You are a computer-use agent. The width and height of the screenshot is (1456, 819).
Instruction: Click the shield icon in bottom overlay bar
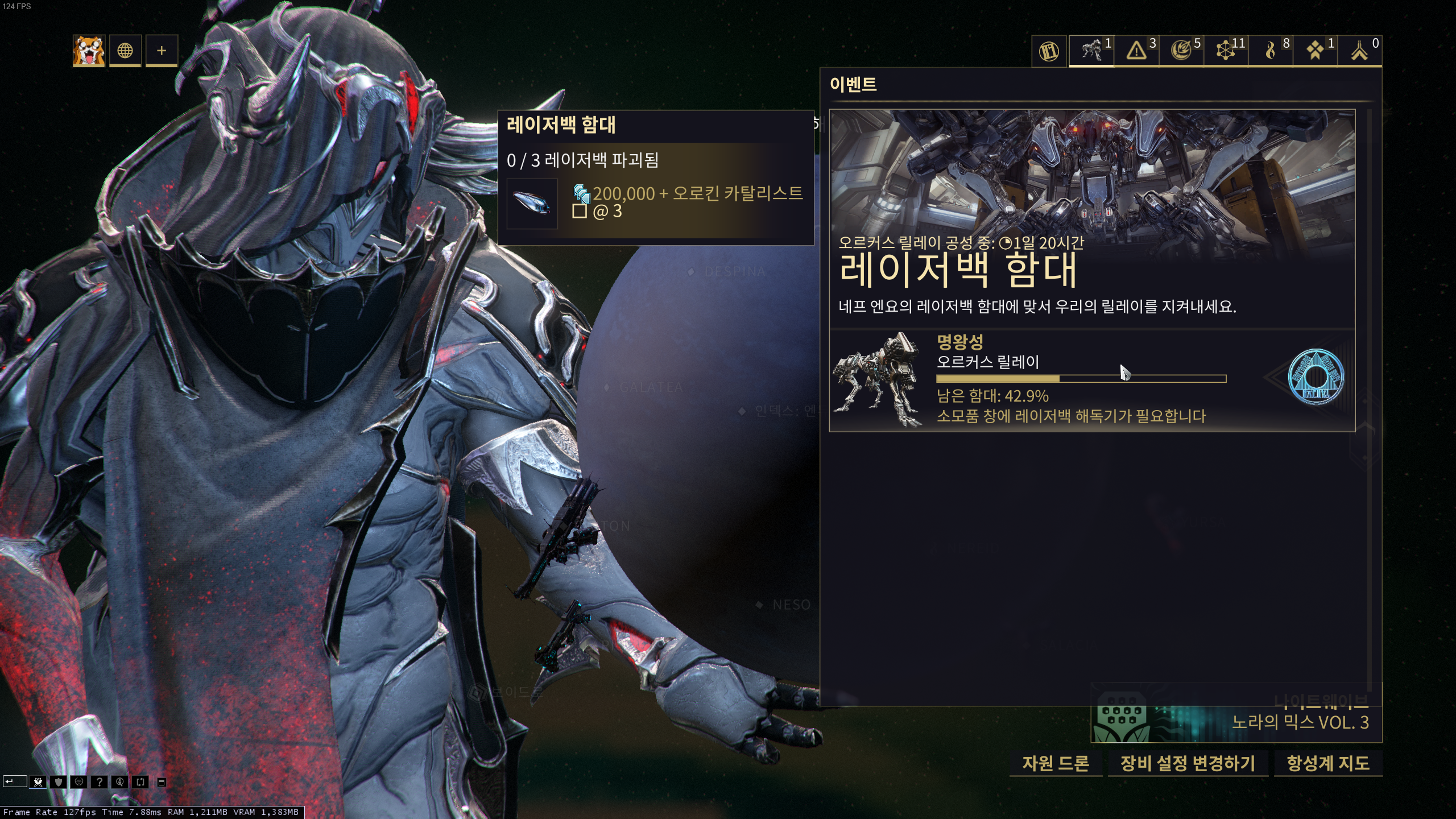pos(58,783)
